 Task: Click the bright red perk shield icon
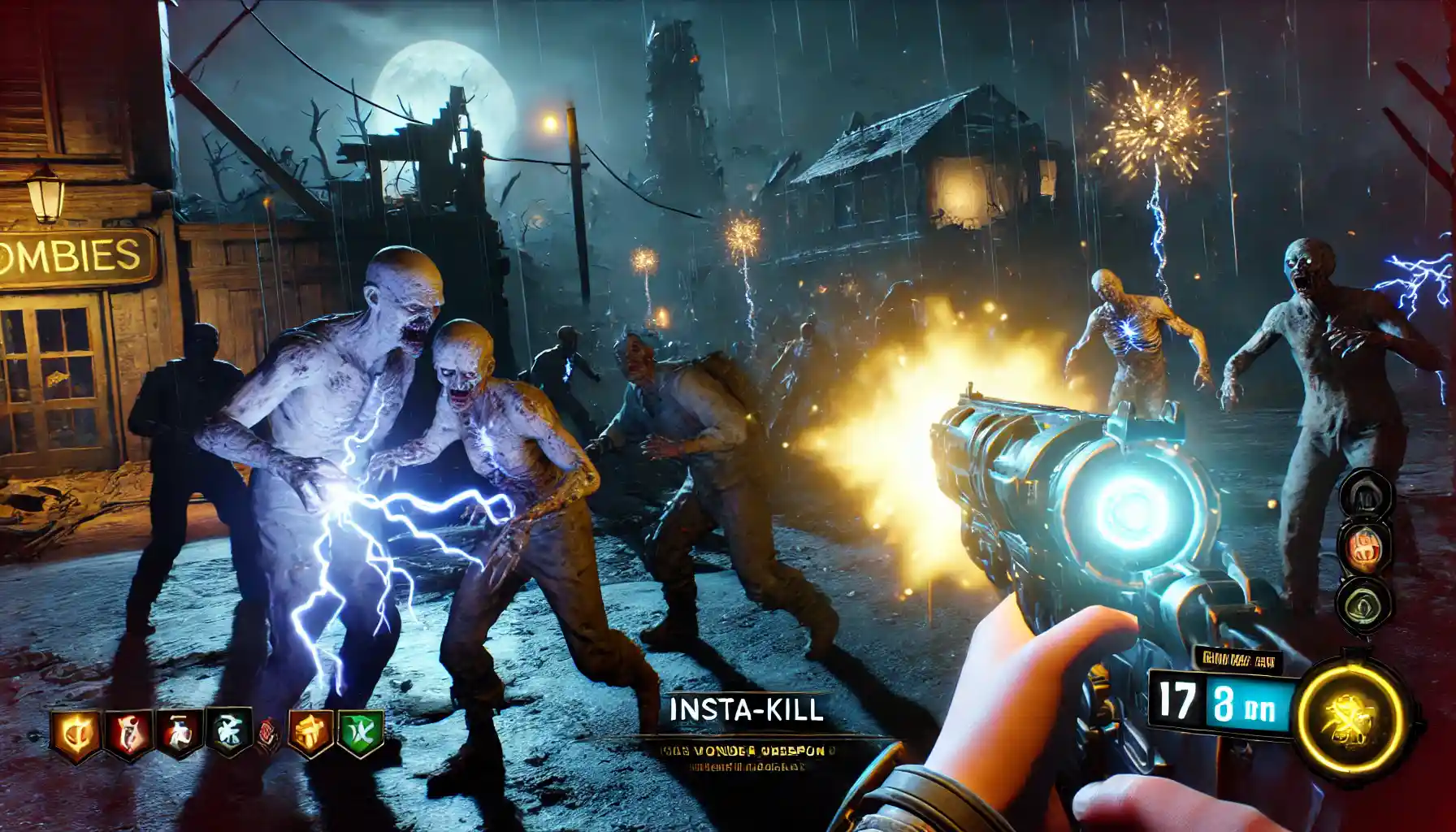coord(130,734)
